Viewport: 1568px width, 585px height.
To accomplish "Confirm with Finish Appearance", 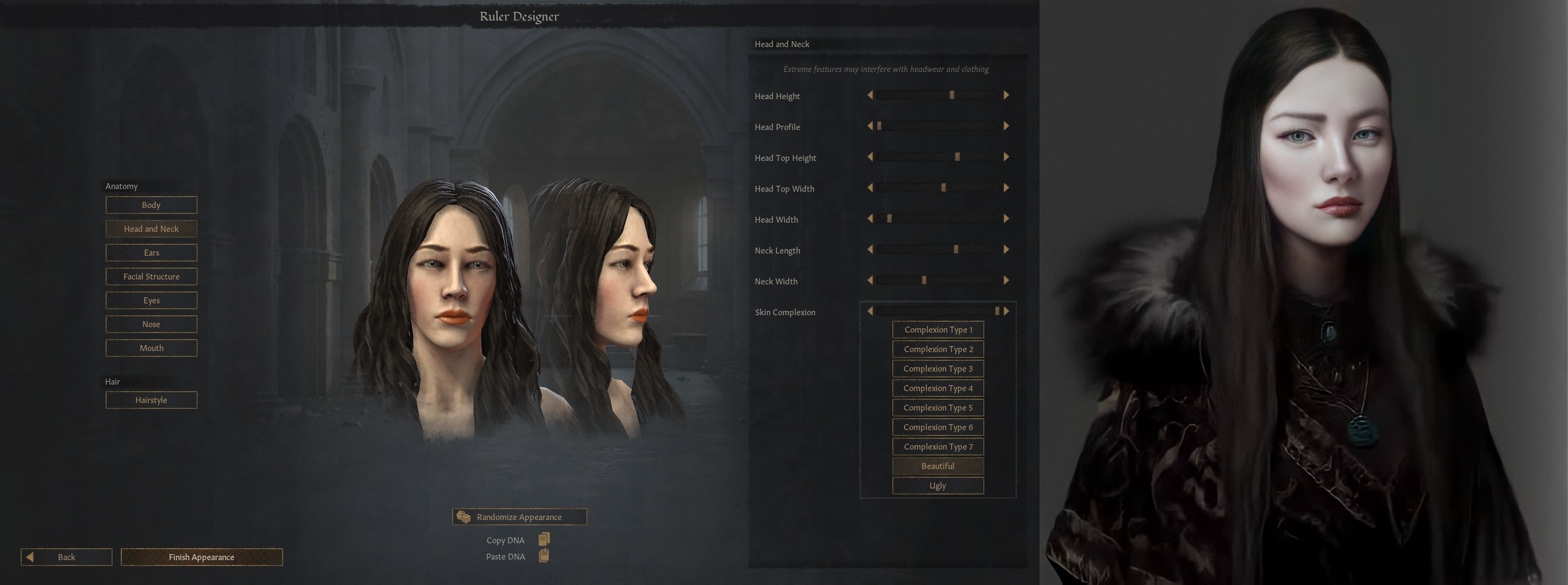I will pyautogui.click(x=201, y=557).
